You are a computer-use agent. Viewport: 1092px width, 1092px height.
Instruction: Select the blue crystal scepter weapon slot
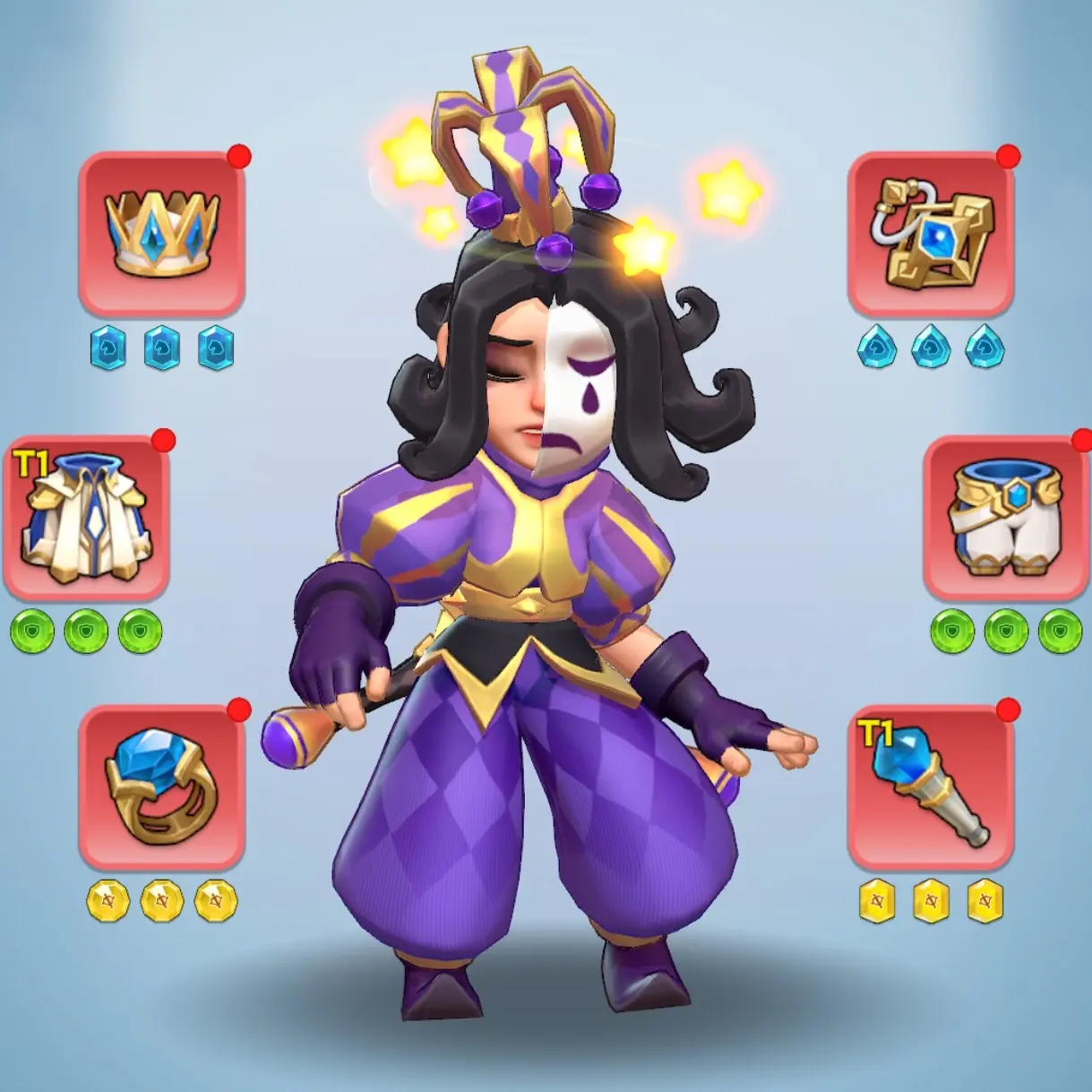pos(931,787)
